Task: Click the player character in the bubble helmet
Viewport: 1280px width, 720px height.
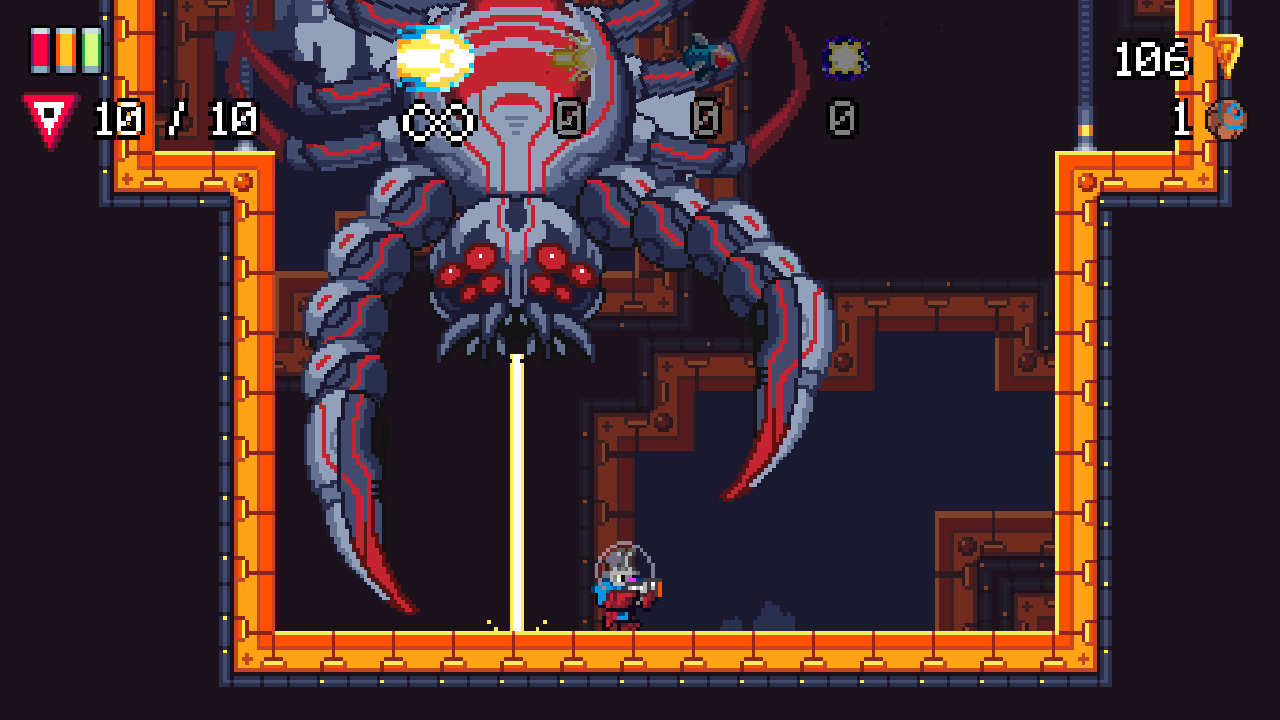Action: [626, 585]
